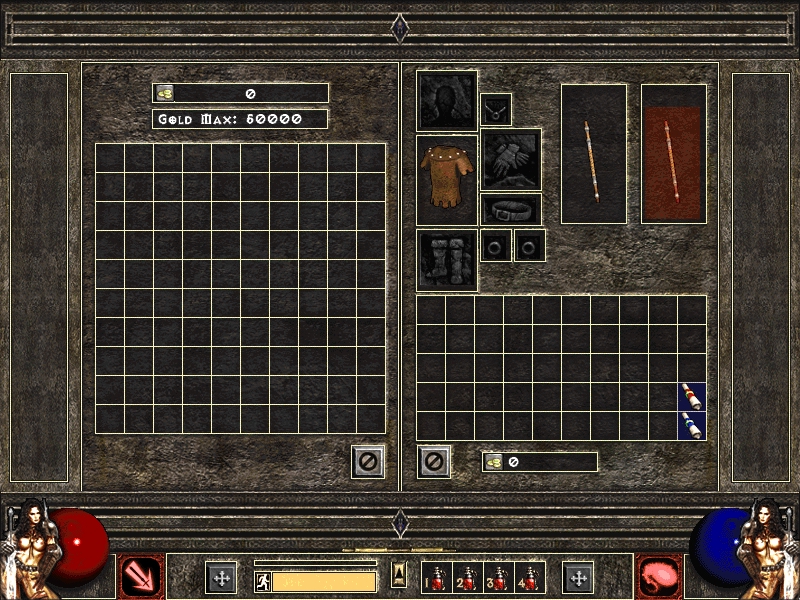Click the empty gloves slot

pyautogui.click(x=511, y=159)
